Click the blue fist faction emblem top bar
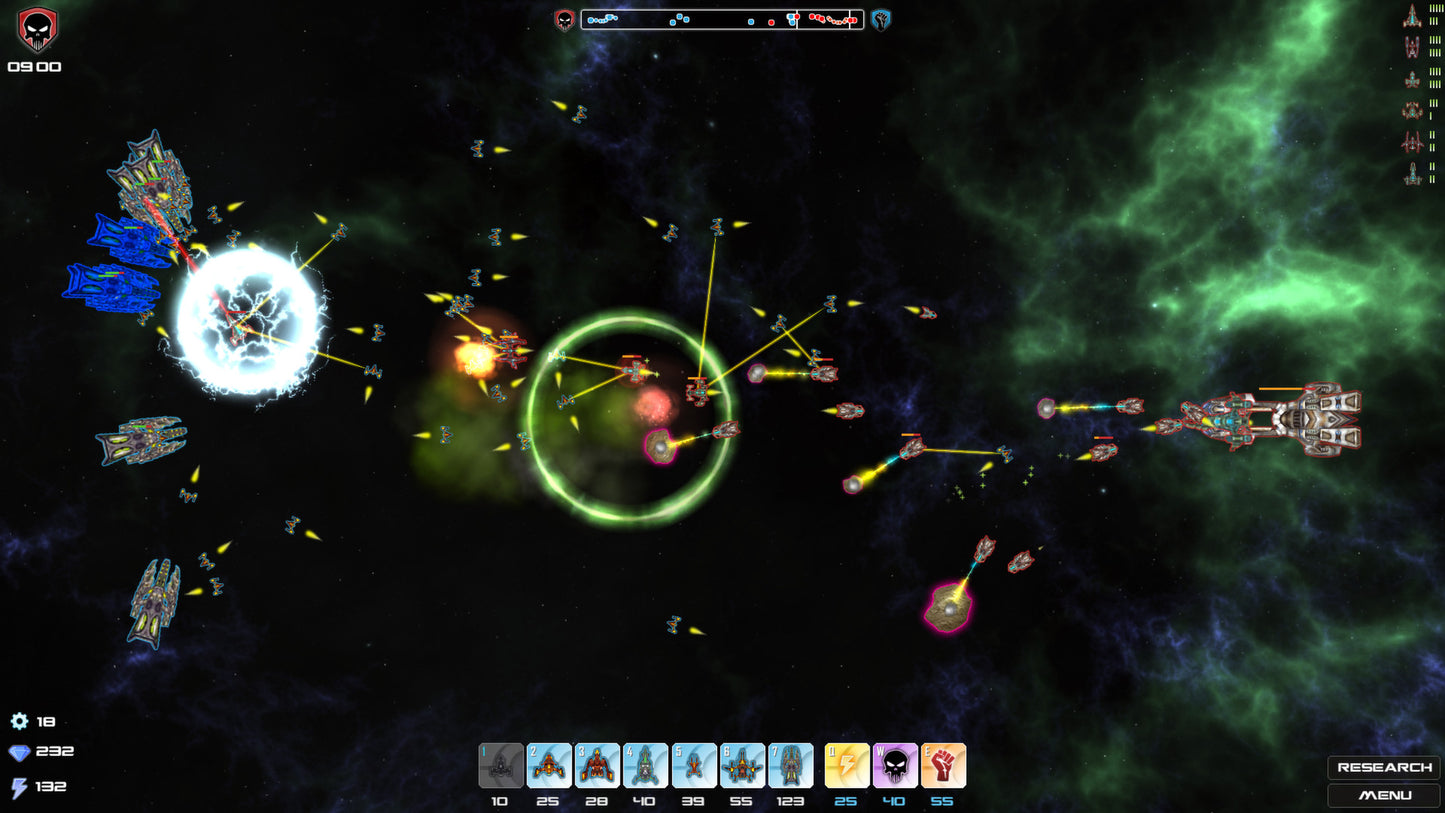The width and height of the screenshot is (1445, 813). click(x=880, y=18)
